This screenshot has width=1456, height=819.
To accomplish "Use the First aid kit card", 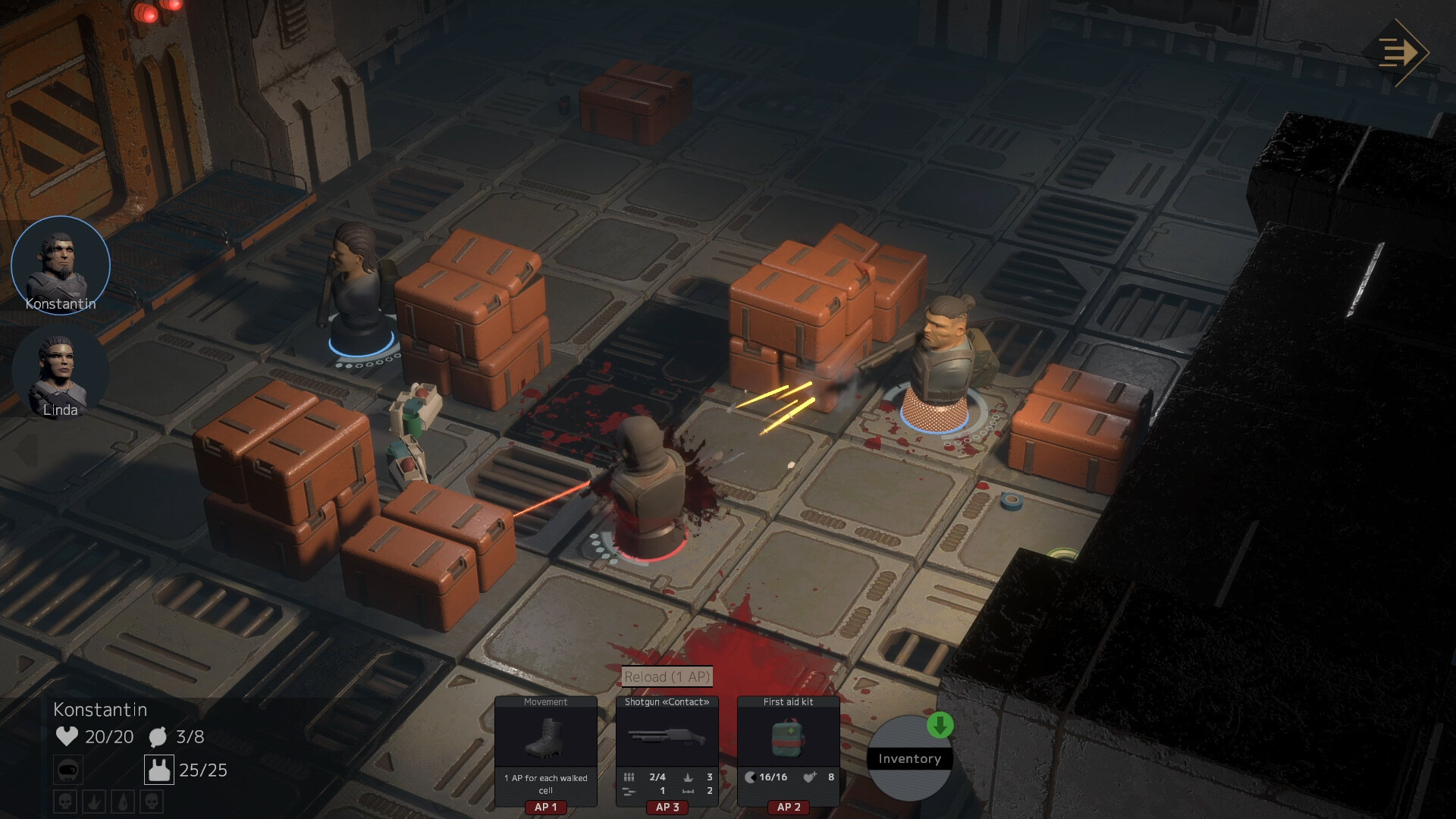I will click(x=788, y=750).
